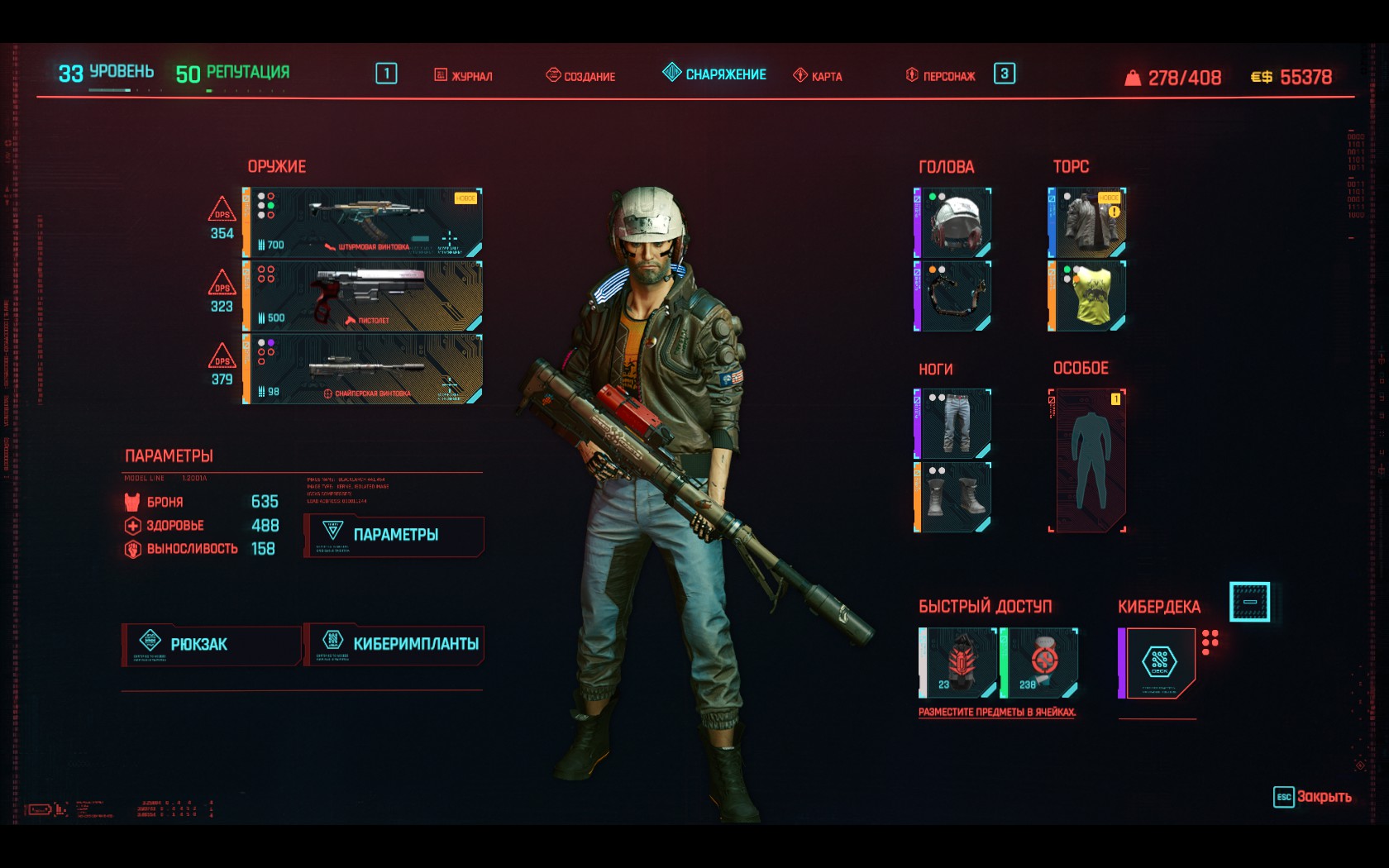Click the jacket outer torso slot

(1086, 222)
